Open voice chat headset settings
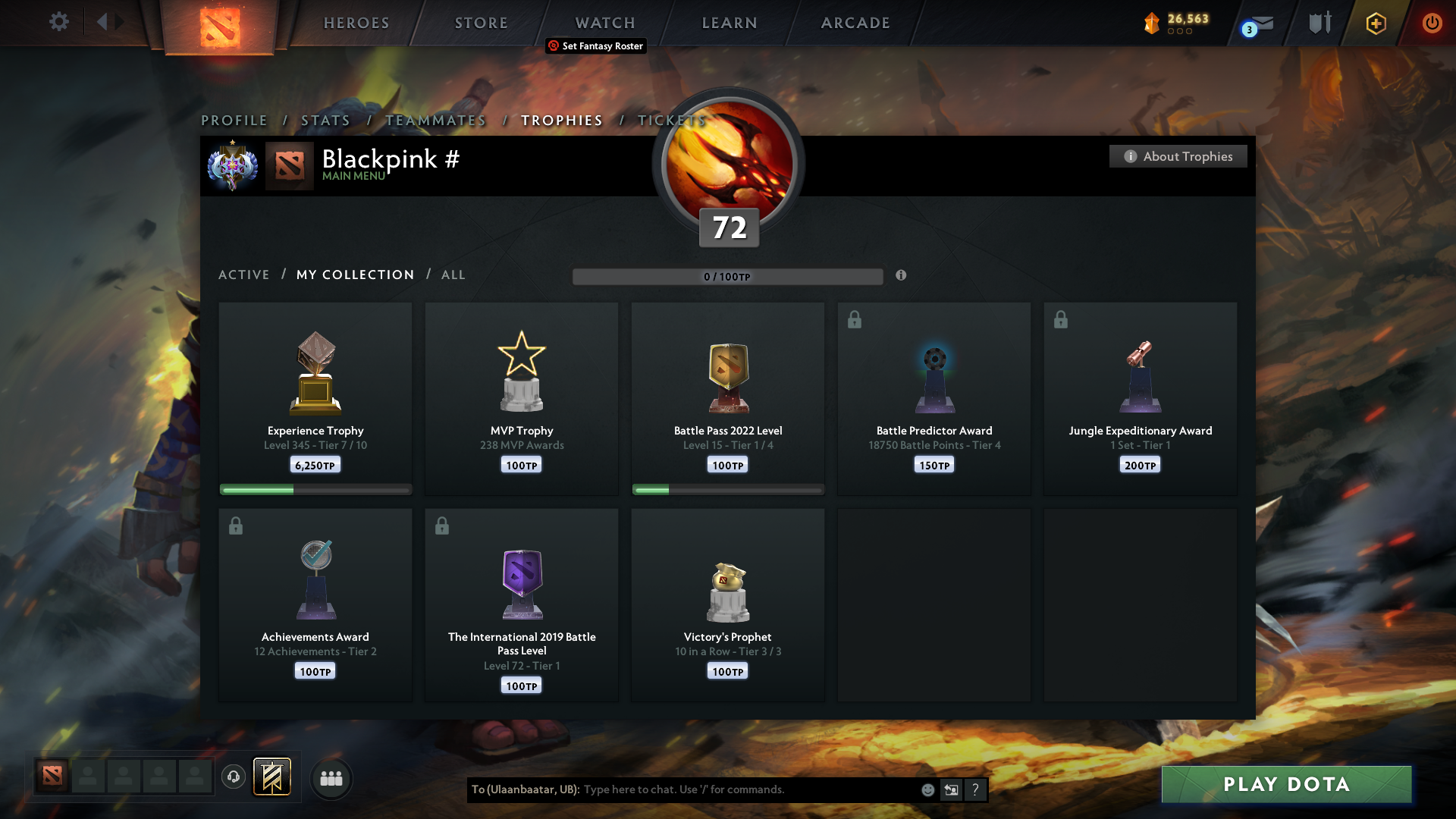This screenshot has height=819, width=1456. click(x=234, y=778)
